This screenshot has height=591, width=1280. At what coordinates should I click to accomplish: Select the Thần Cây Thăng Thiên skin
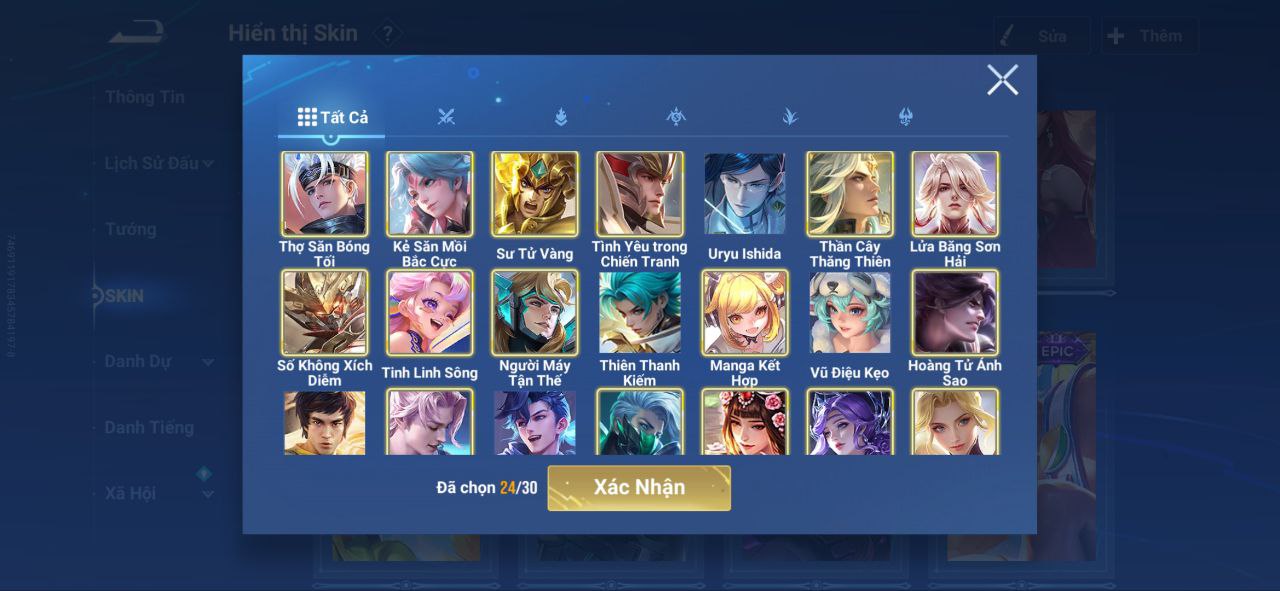[850, 194]
